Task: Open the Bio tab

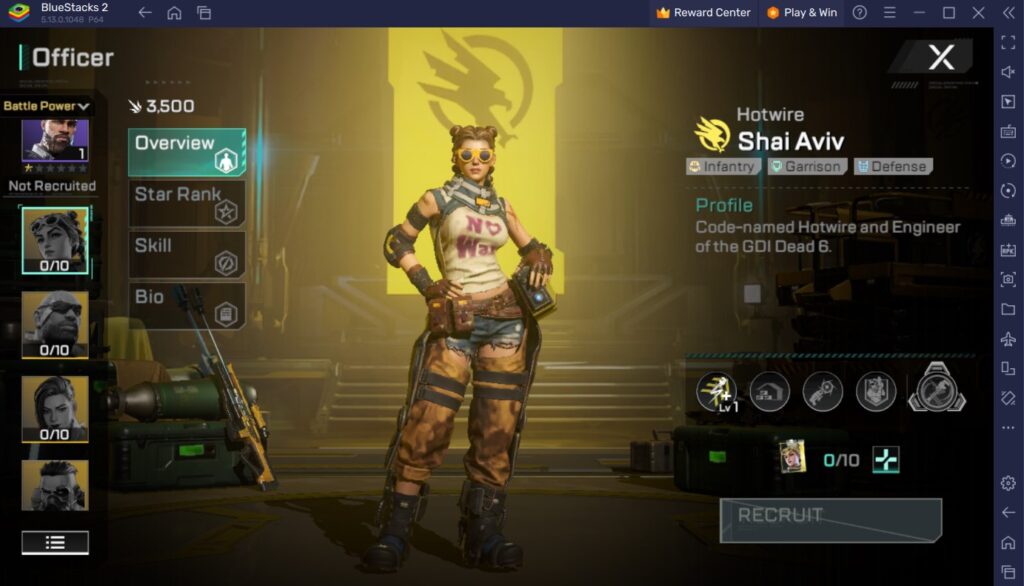Action: tap(187, 305)
